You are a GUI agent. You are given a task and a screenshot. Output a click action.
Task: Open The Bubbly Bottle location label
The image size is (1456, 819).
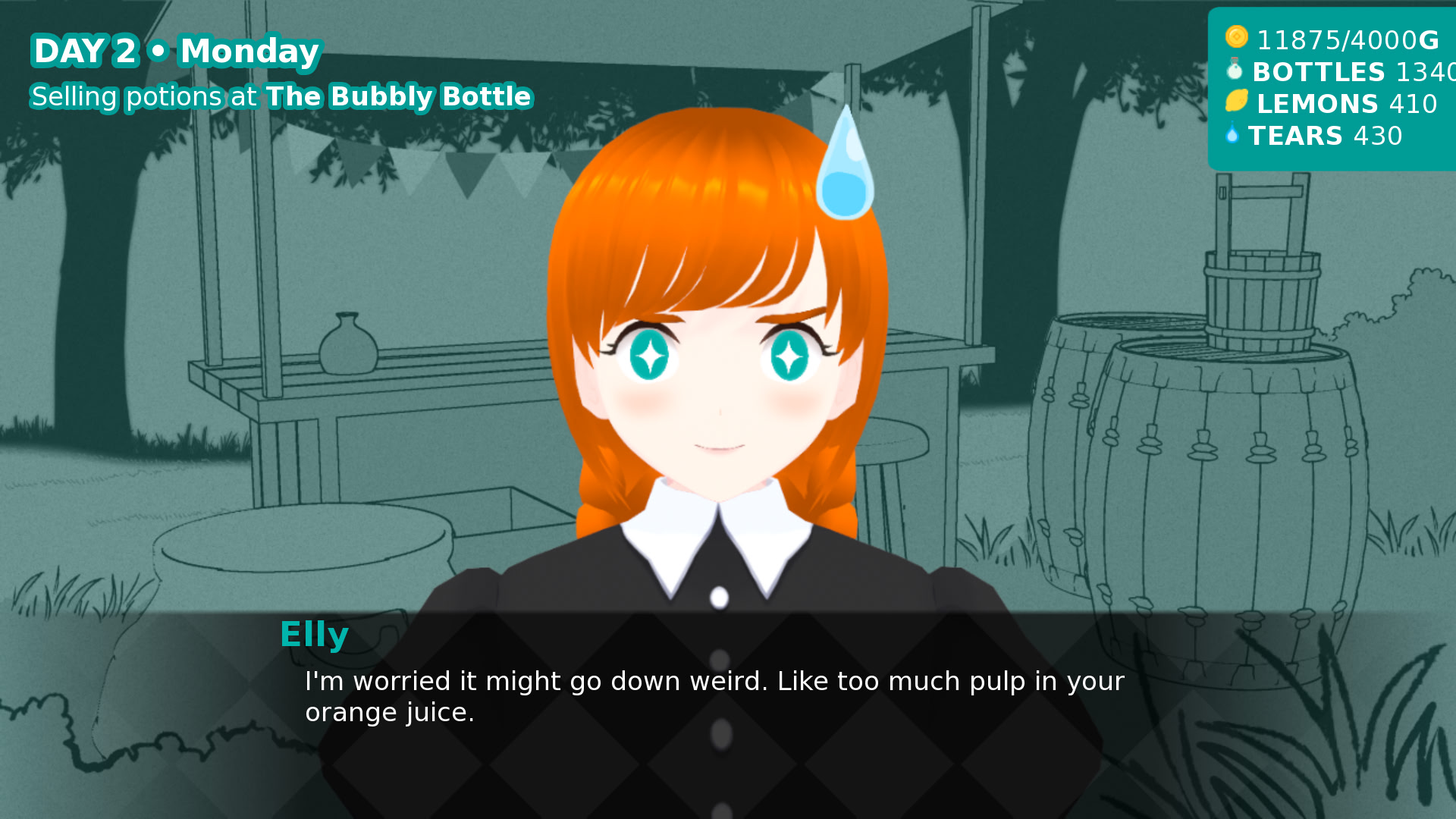pos(397,97)
